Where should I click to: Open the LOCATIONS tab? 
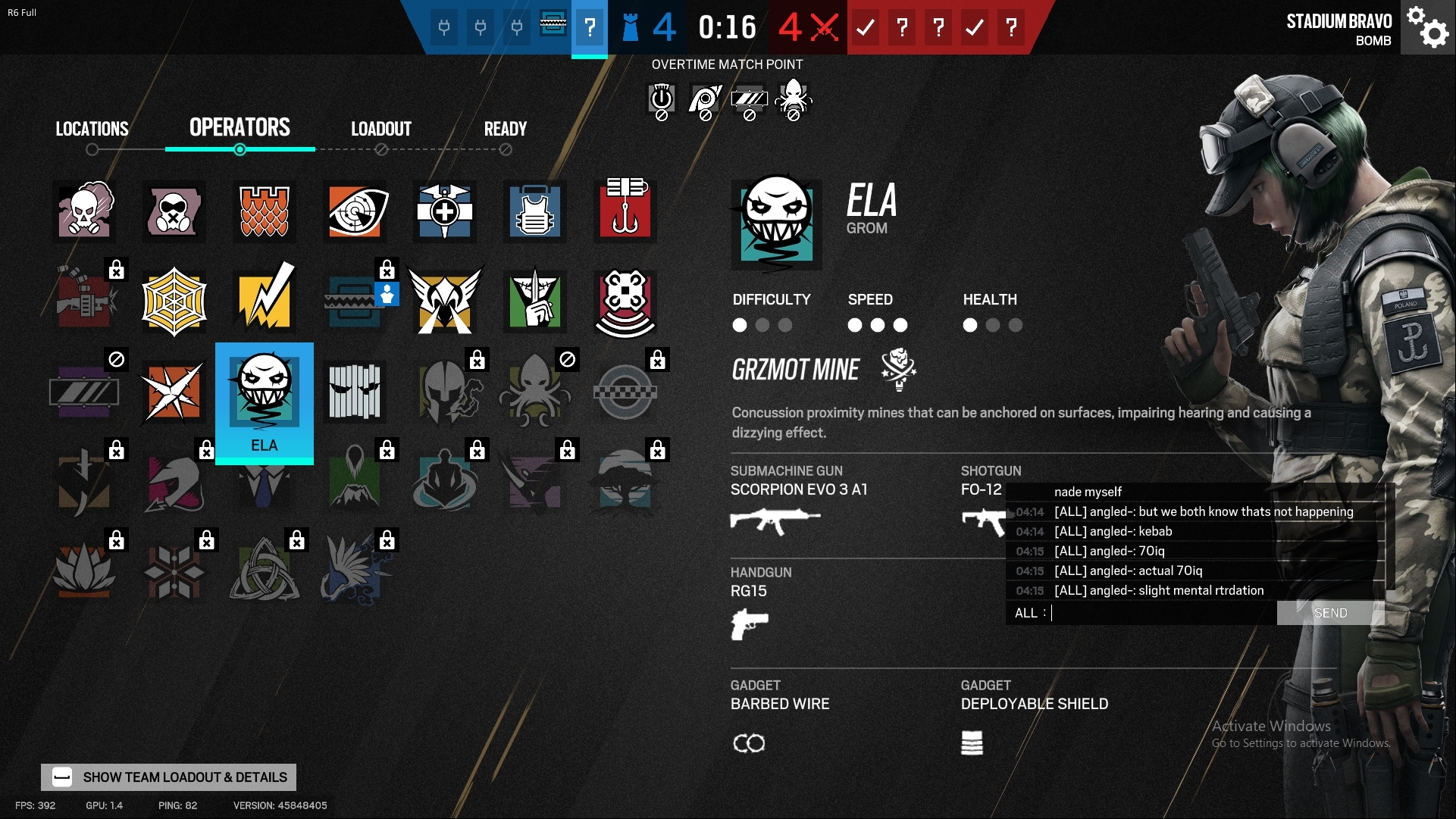click(x=92, y=129)
